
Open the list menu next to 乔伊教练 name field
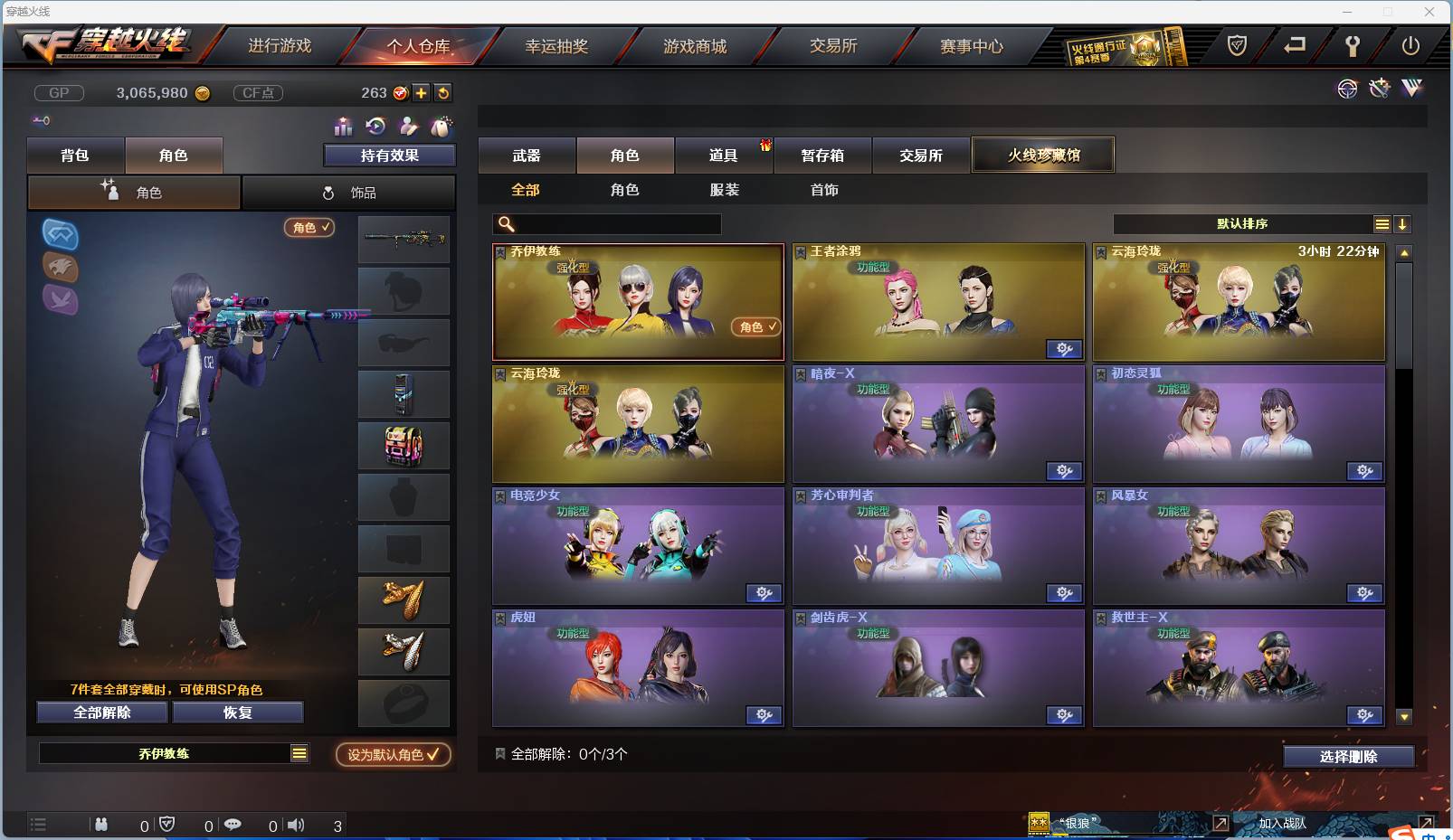(x=299, y=752)
